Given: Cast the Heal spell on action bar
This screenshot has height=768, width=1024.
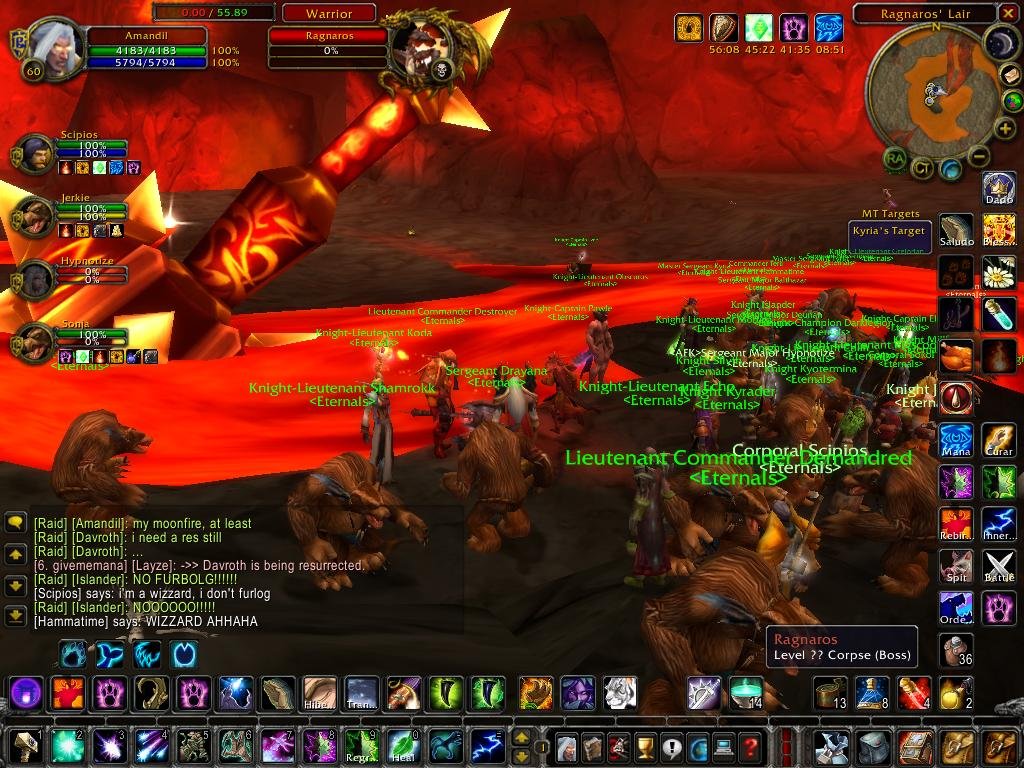Looking at the screenshot, I should tap(404, 746).
